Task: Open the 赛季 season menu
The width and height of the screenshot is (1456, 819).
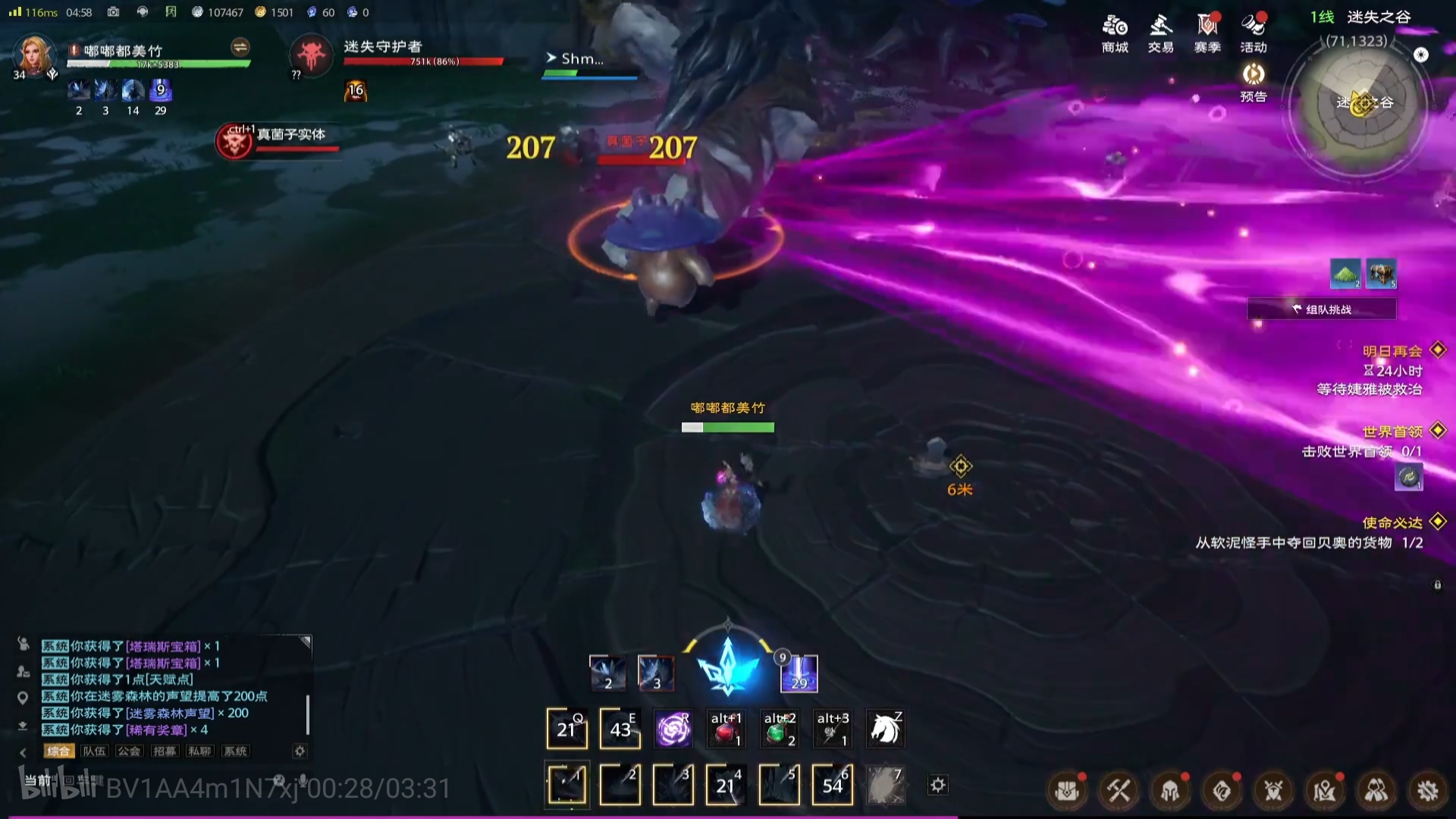Action: coord(1207,33)
